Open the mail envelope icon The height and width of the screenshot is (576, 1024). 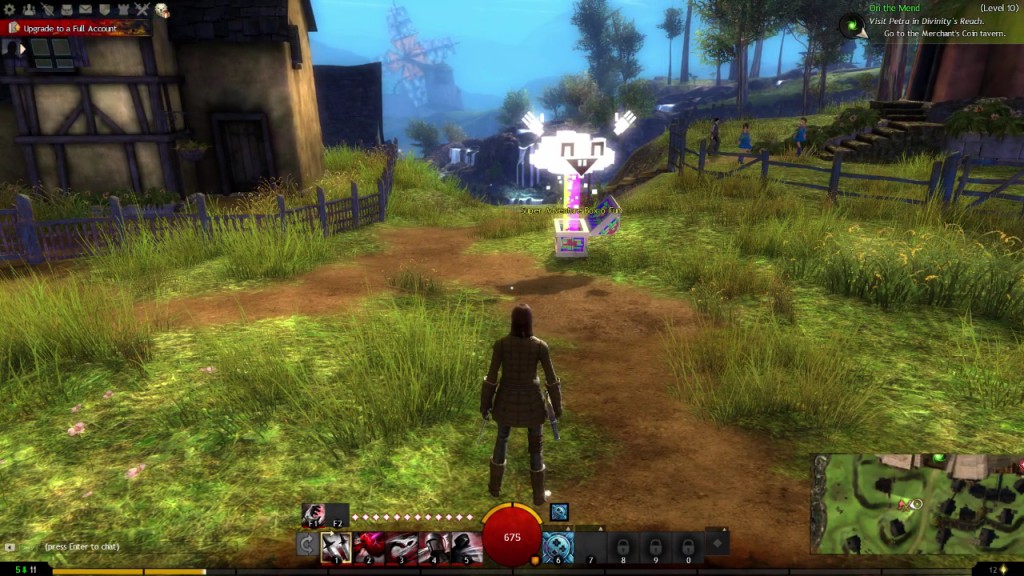[86, 10]
